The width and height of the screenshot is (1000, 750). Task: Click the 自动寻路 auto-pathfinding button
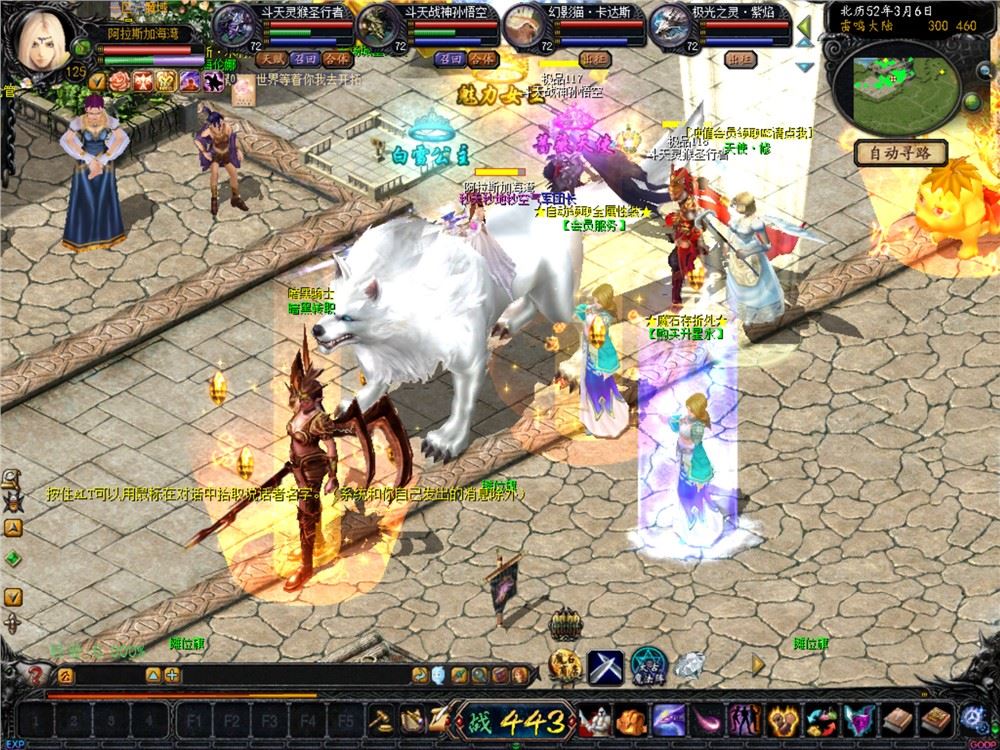point(902,153)
